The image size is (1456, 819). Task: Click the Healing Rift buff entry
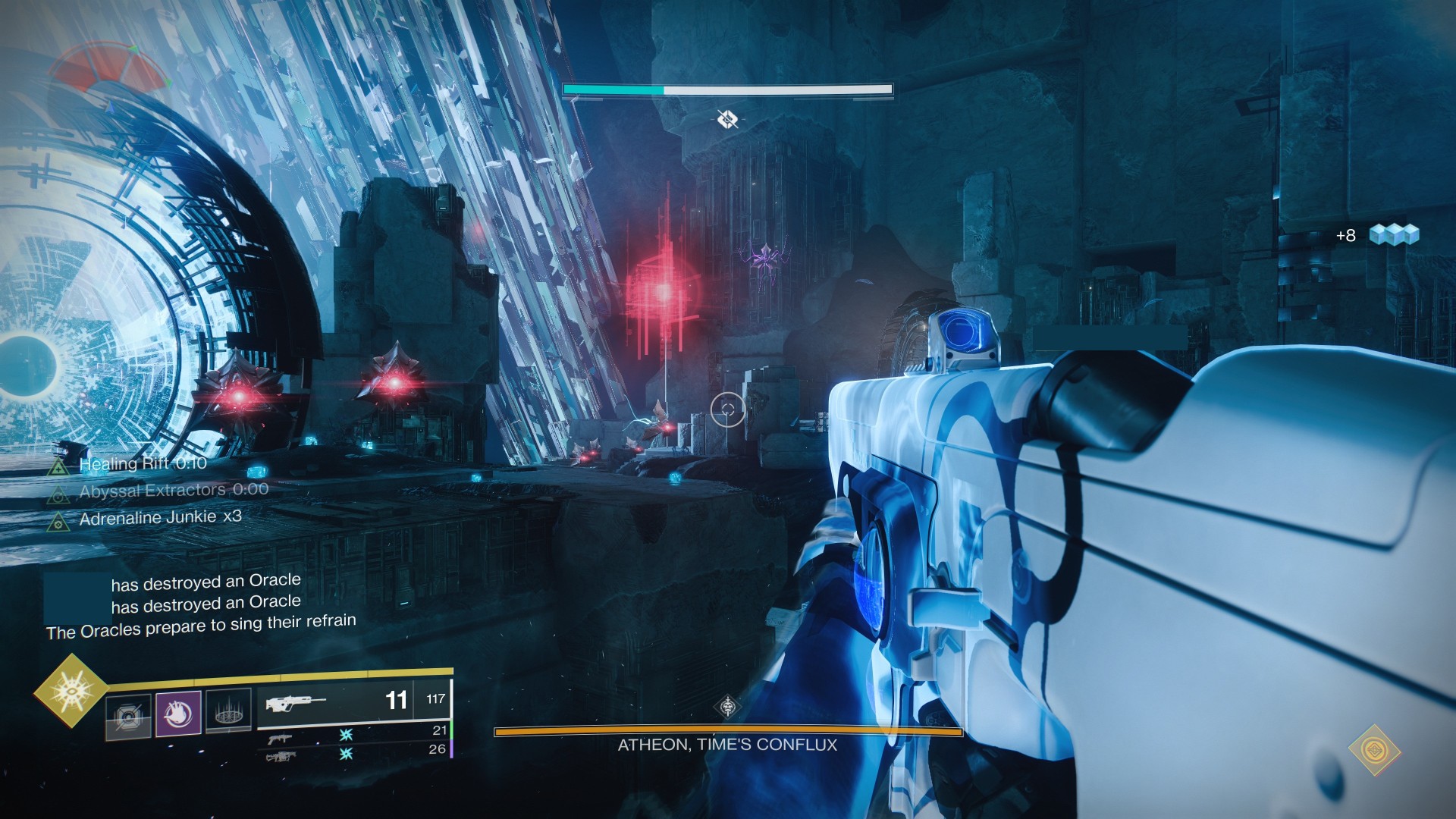142,463
